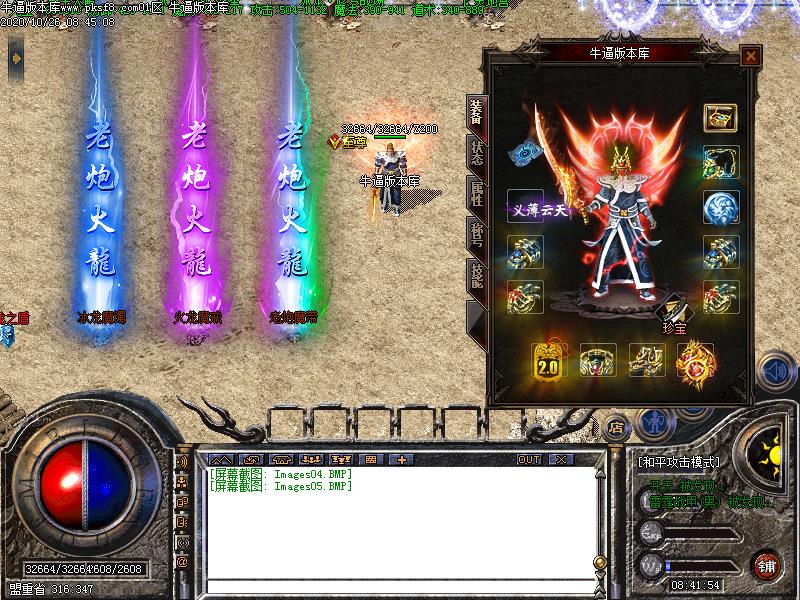Open the 珍宝 treasure button

(x=671, y=313)
